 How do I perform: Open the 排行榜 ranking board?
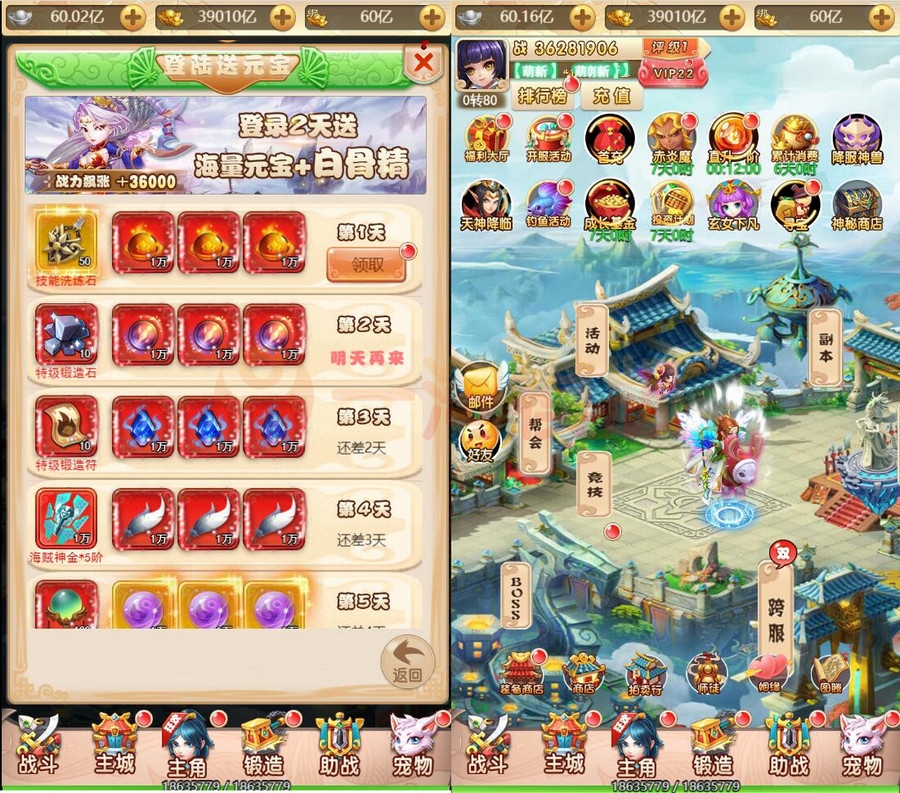[543, 96]
